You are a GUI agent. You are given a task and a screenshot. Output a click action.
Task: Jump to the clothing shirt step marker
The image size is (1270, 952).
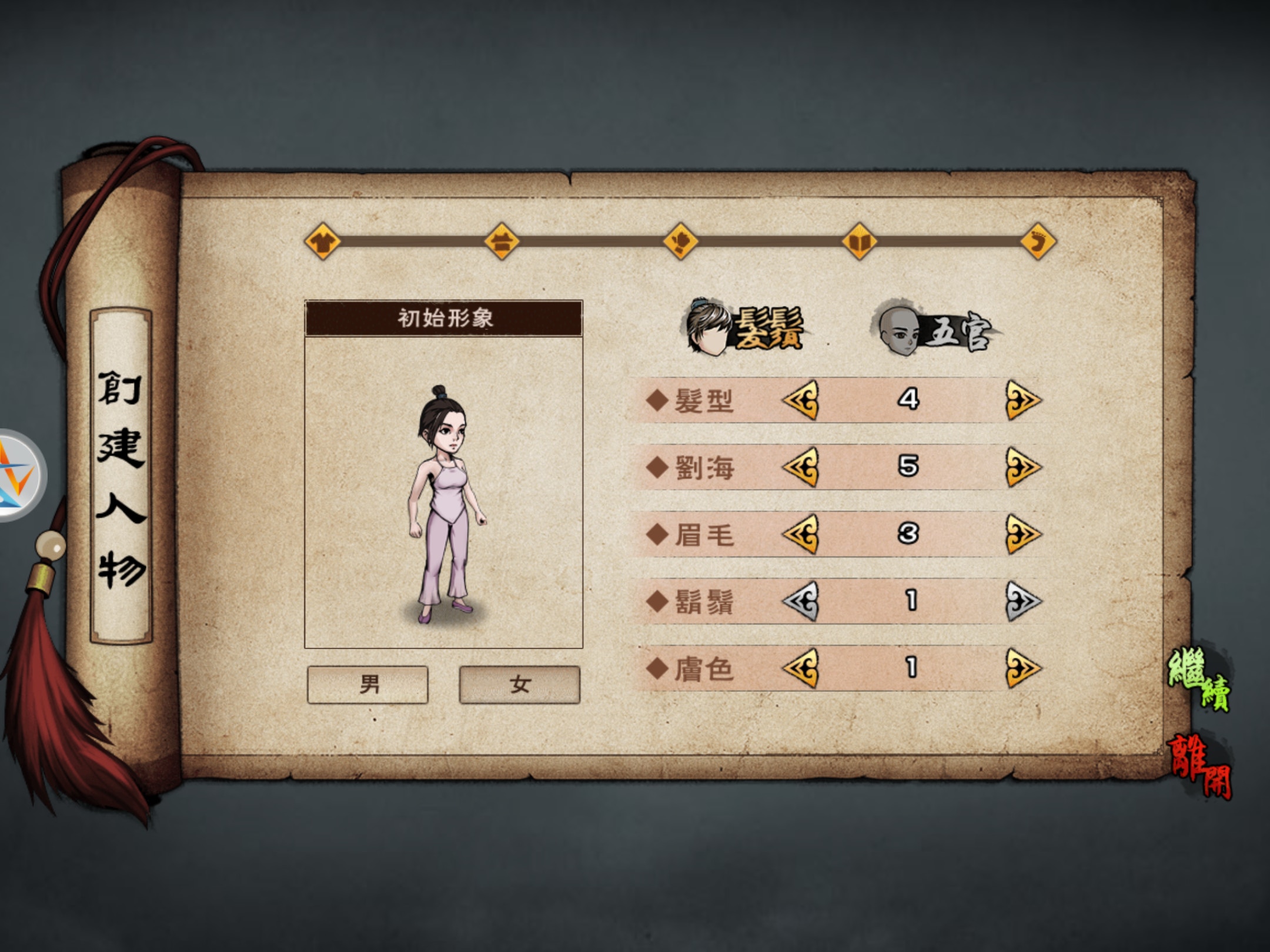click(322, 241)
